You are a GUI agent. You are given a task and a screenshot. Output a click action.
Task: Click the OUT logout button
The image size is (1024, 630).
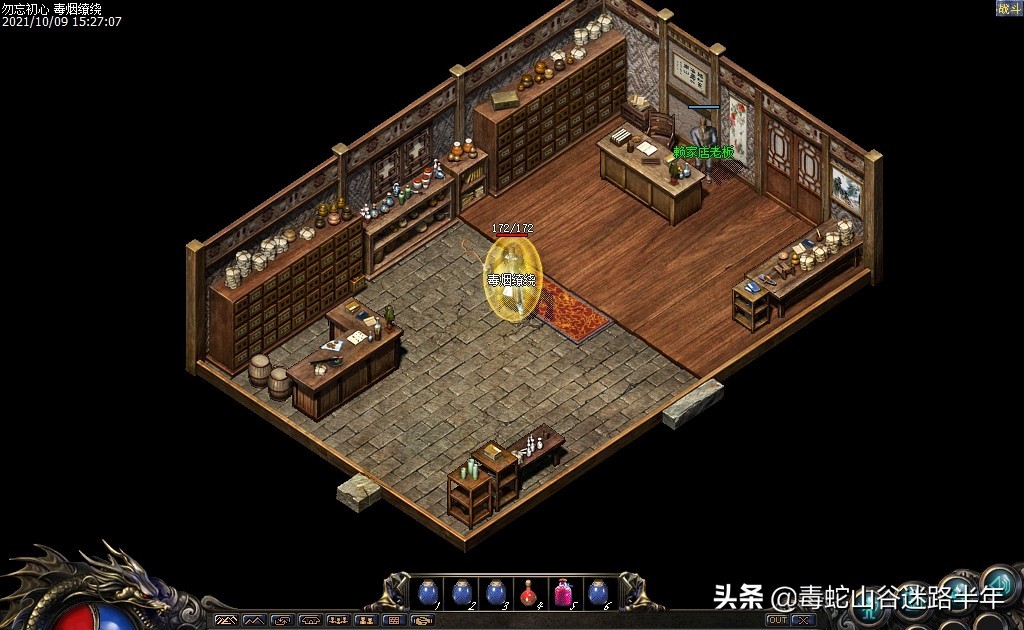point(777,620)
